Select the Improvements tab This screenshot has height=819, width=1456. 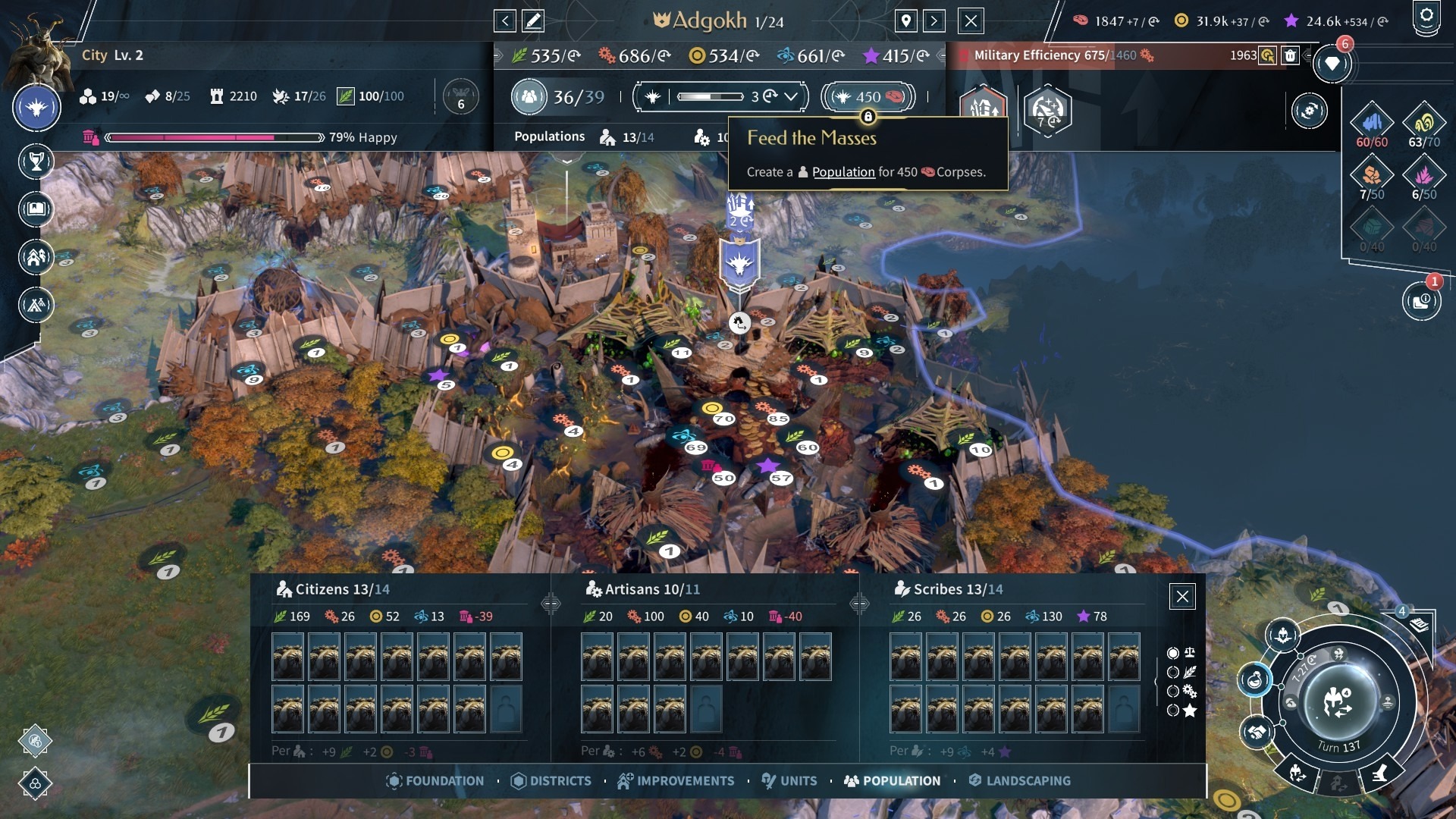[676, 780]
